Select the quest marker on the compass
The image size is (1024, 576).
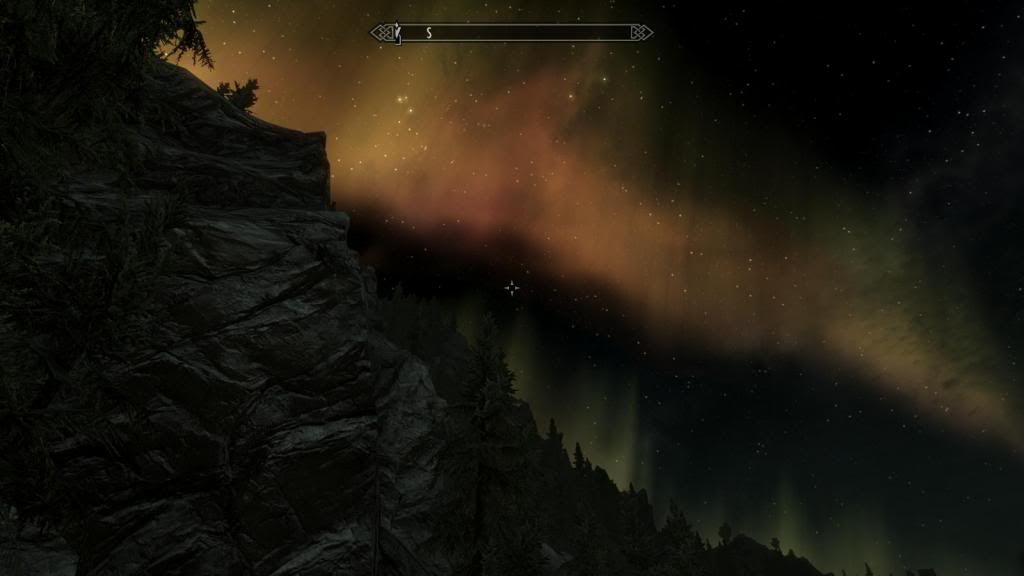pos(397,33)
